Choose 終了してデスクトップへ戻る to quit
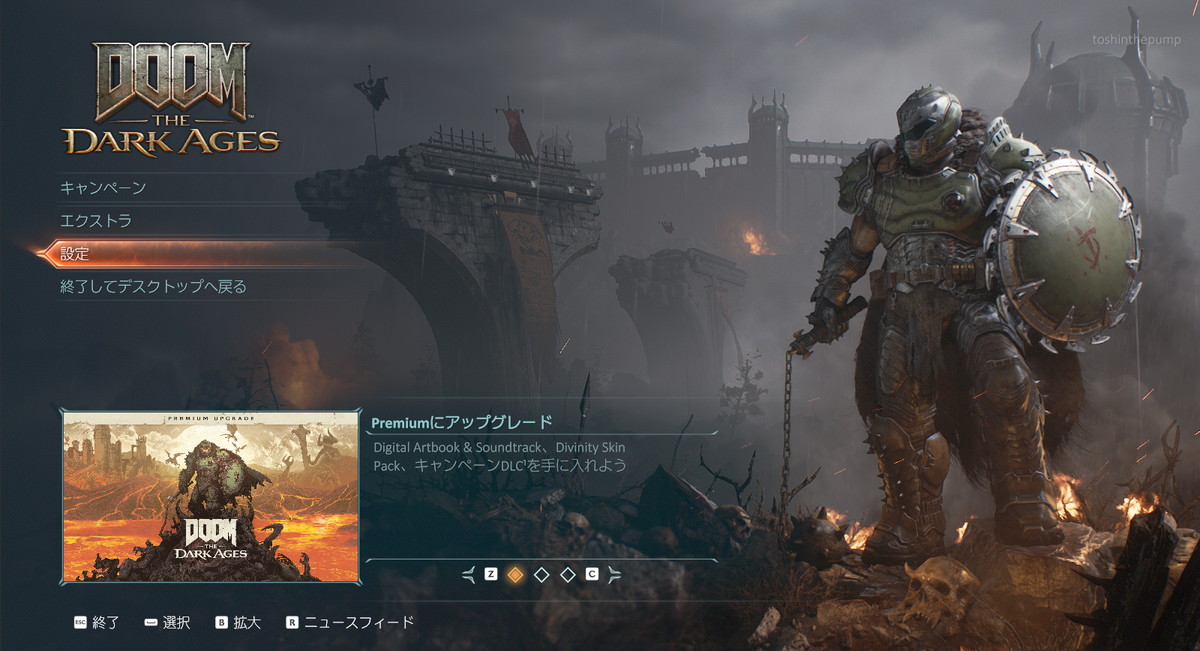 [153, 287]
